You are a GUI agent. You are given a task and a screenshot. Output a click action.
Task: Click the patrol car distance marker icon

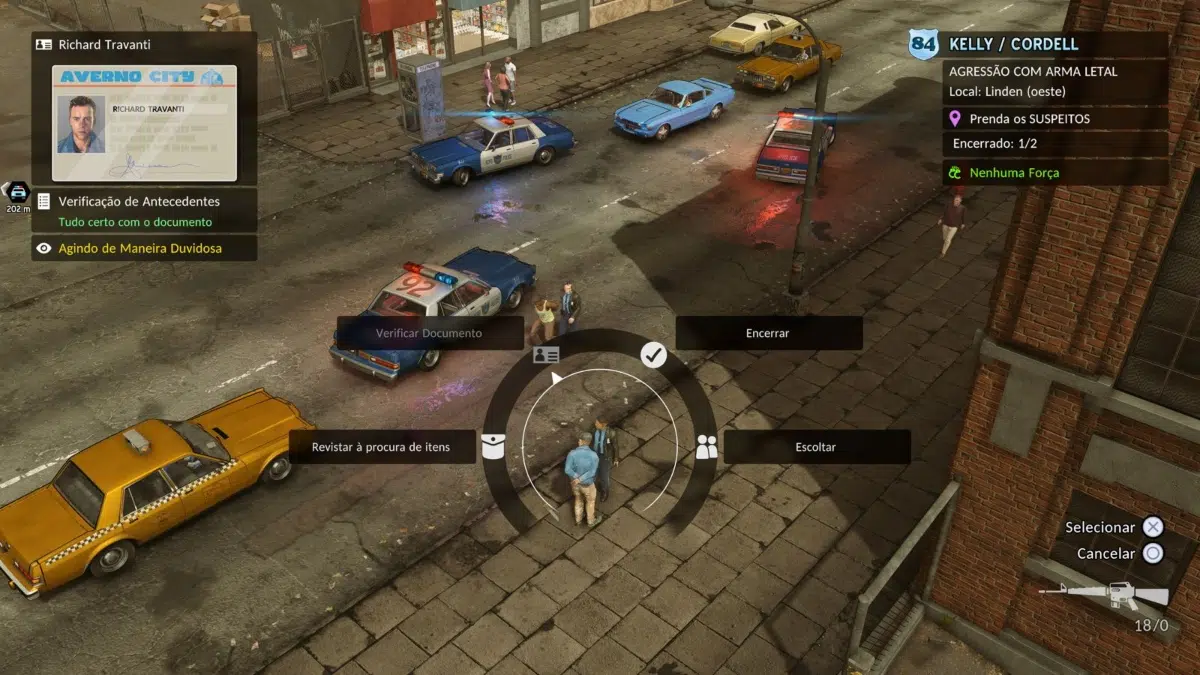click(x=17, y=193)
